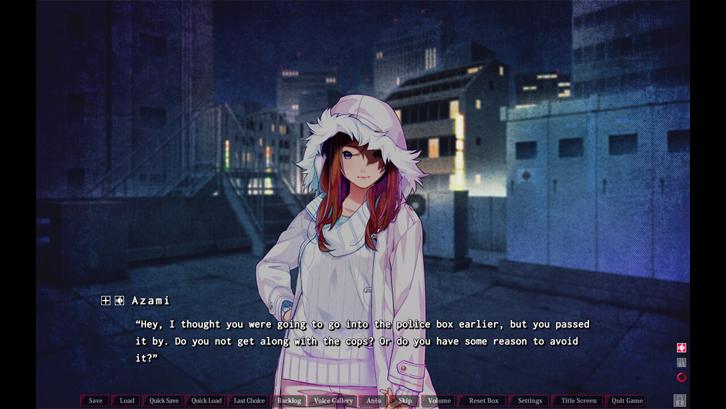Open the Load menu
Viewport: 726px width, 409px height.
[x=127, y=401]
